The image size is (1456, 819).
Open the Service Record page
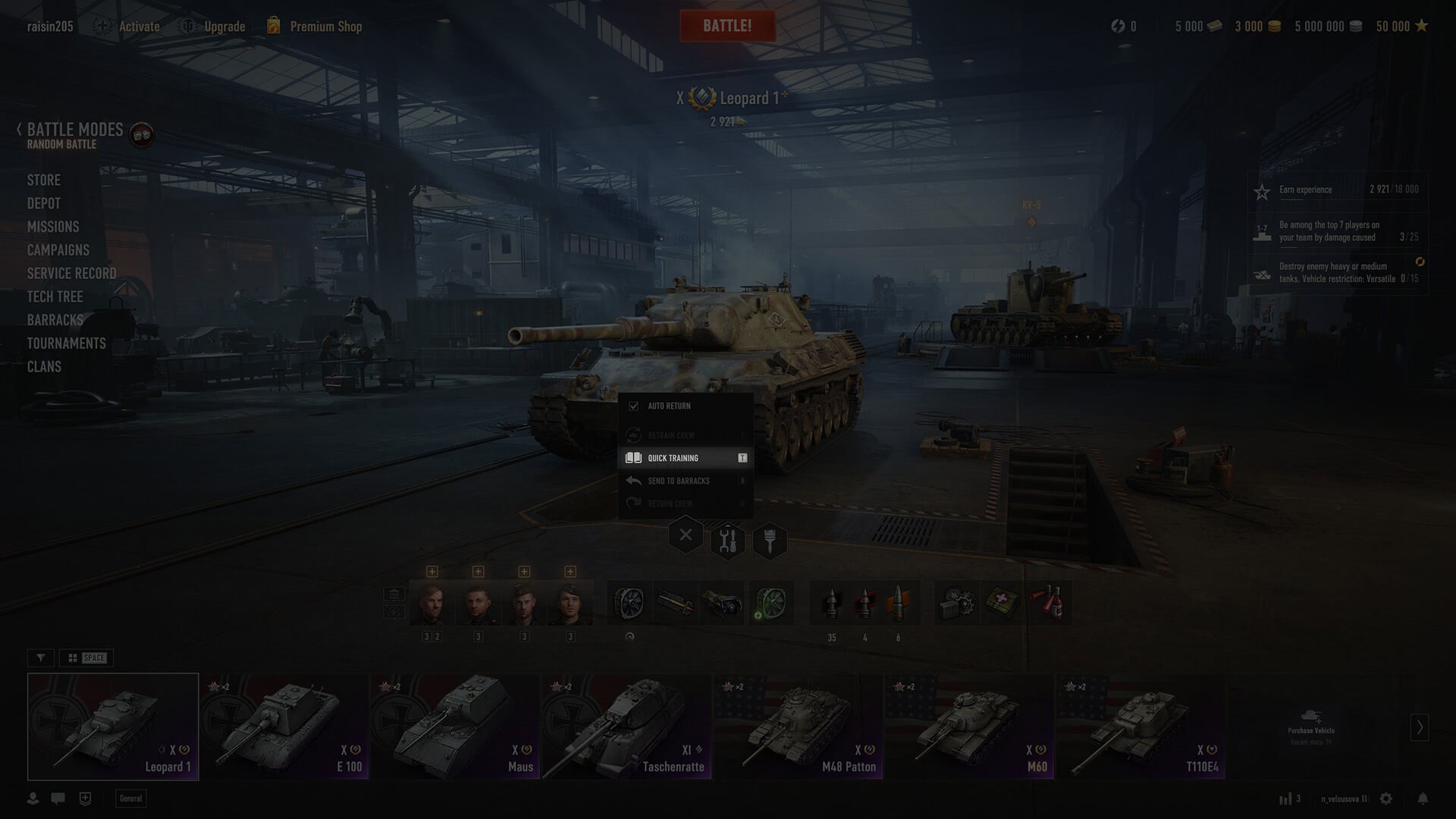(x=72, y=273)
